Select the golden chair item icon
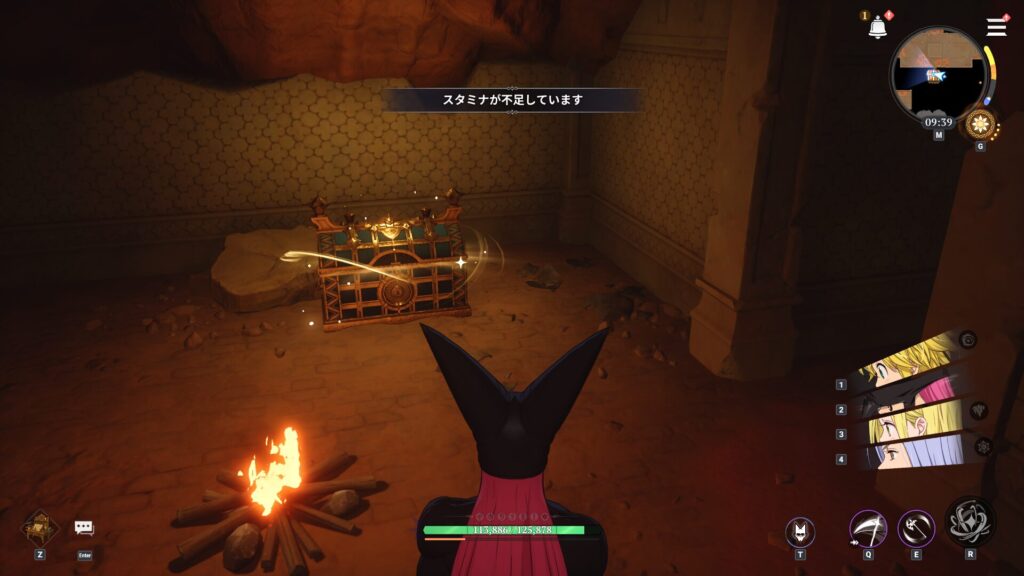The width and height of the screenshot is (1024, 576). 40,526
